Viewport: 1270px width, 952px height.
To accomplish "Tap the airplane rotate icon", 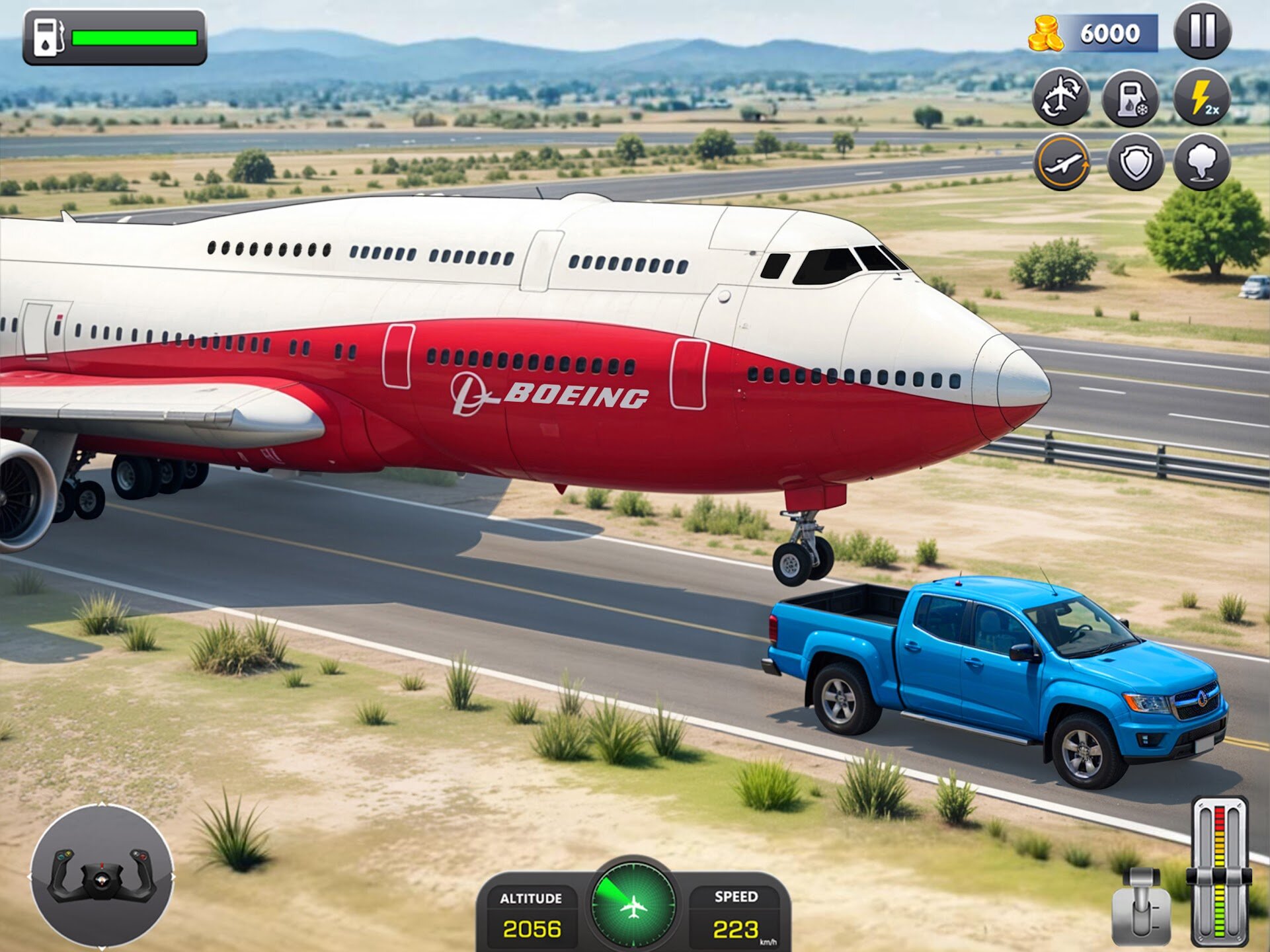I will [1061, 97].
